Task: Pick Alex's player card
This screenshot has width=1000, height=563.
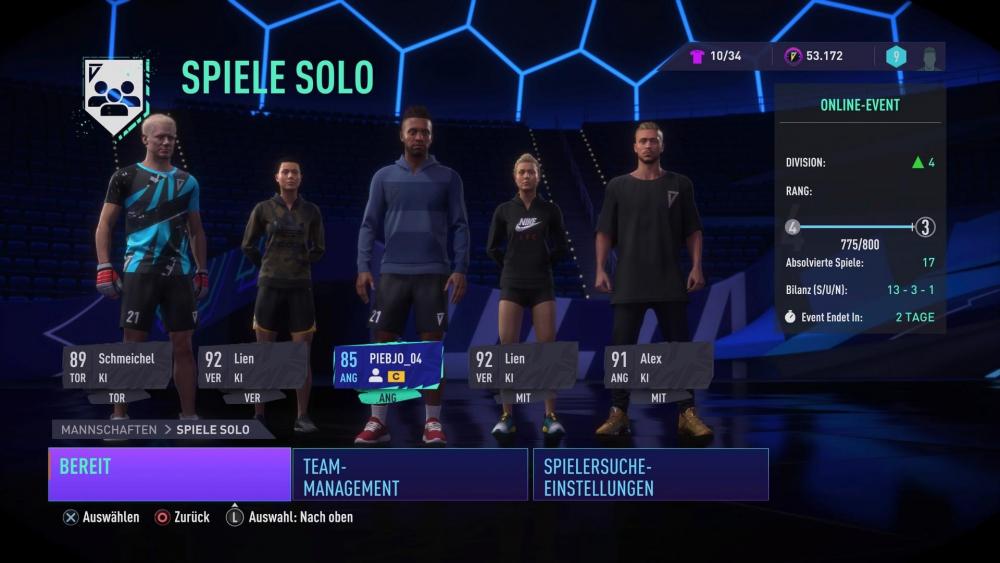Action: 658,366
